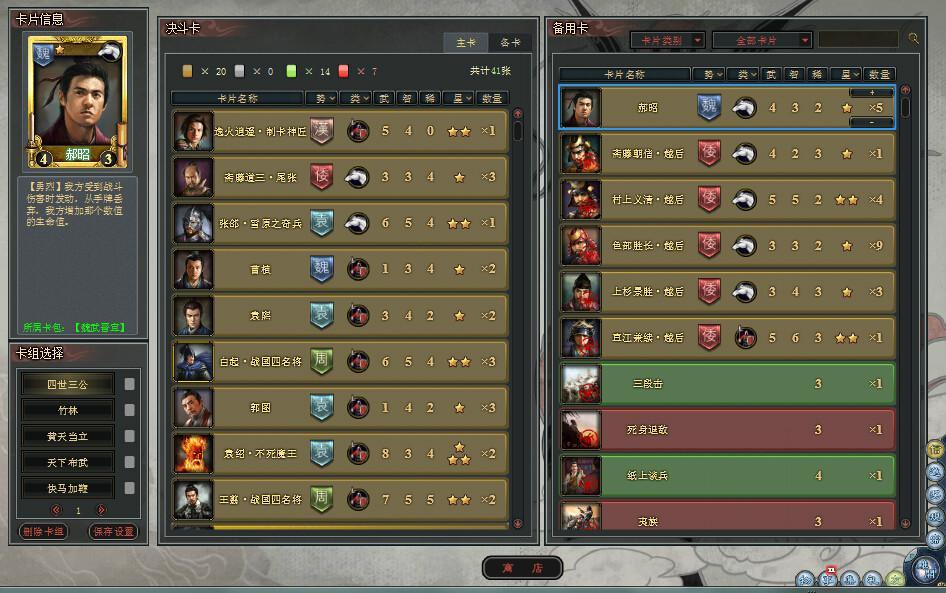The image size is (946, 593).
Task: Select the 竹林 deck
Action: [68, 410]
